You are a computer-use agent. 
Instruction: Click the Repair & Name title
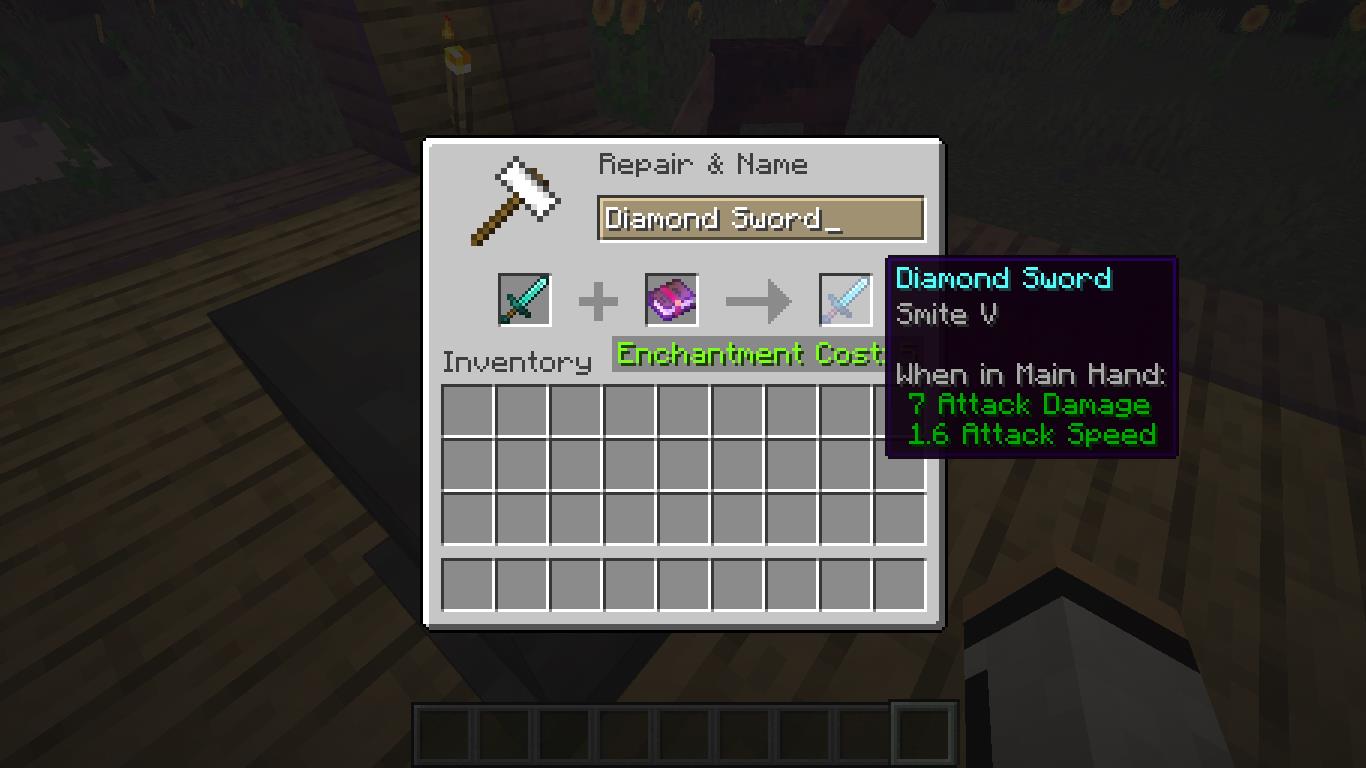[x=703, y=164]
